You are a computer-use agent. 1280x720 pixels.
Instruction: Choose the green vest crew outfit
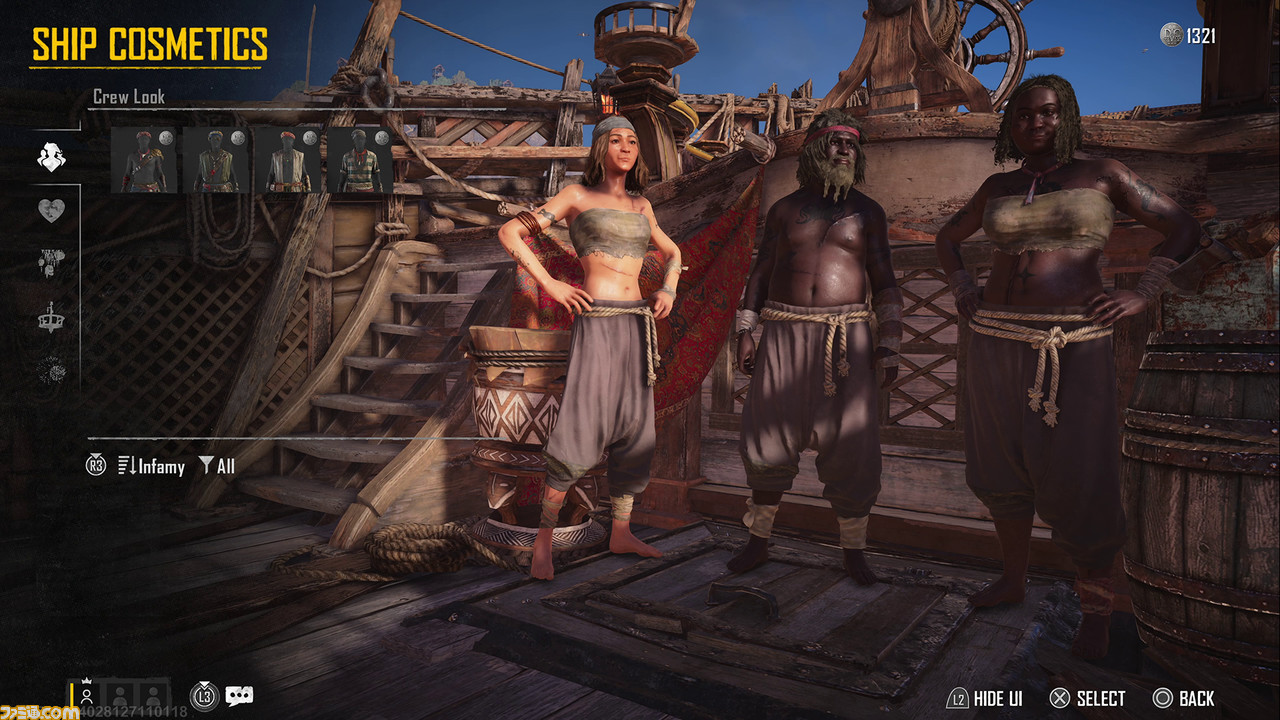pyautogui.click(x=216, y=160)
